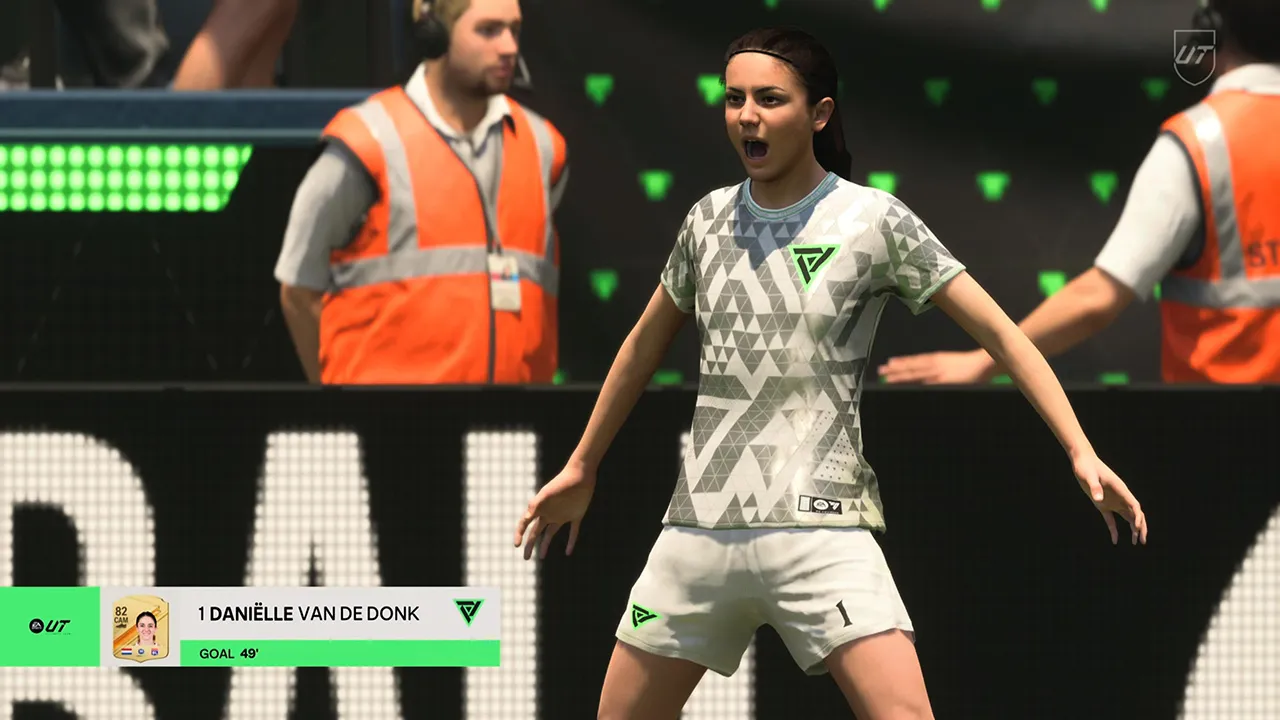
Task: Click the 82 CAM rating on the card
Action: [120, 613]
